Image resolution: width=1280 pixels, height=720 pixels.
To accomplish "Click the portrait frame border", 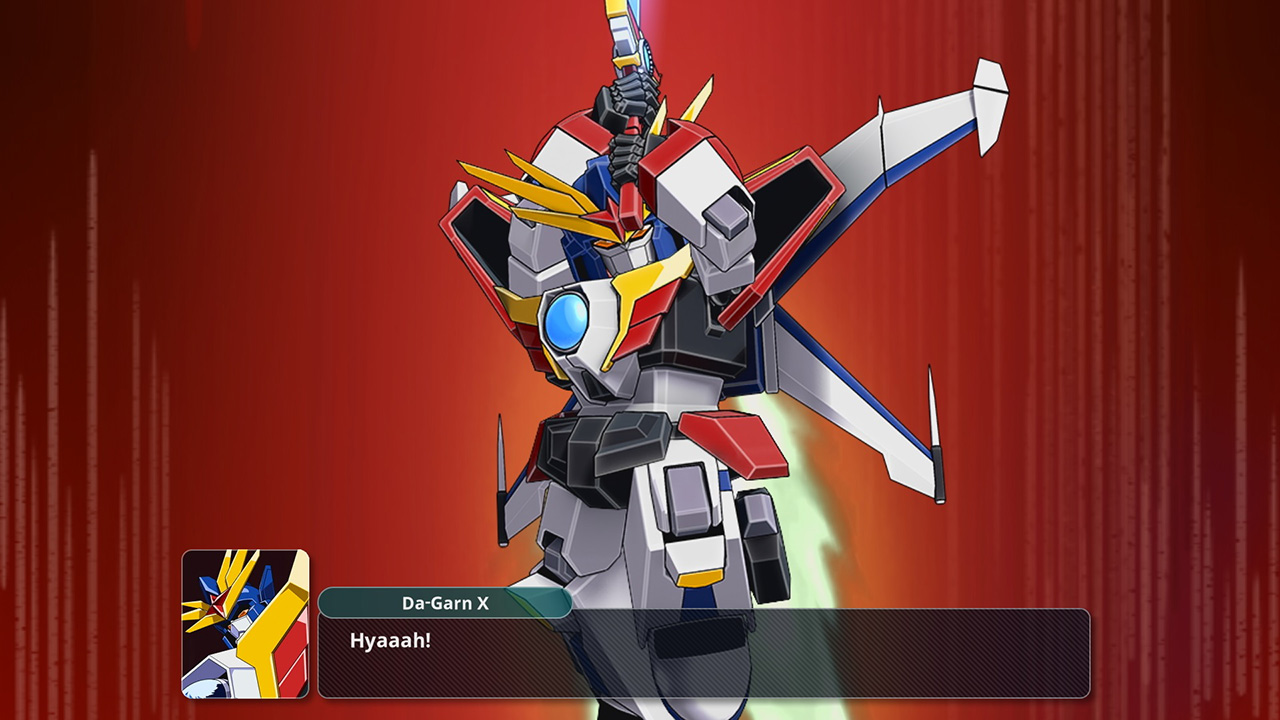I will (183, 620).
